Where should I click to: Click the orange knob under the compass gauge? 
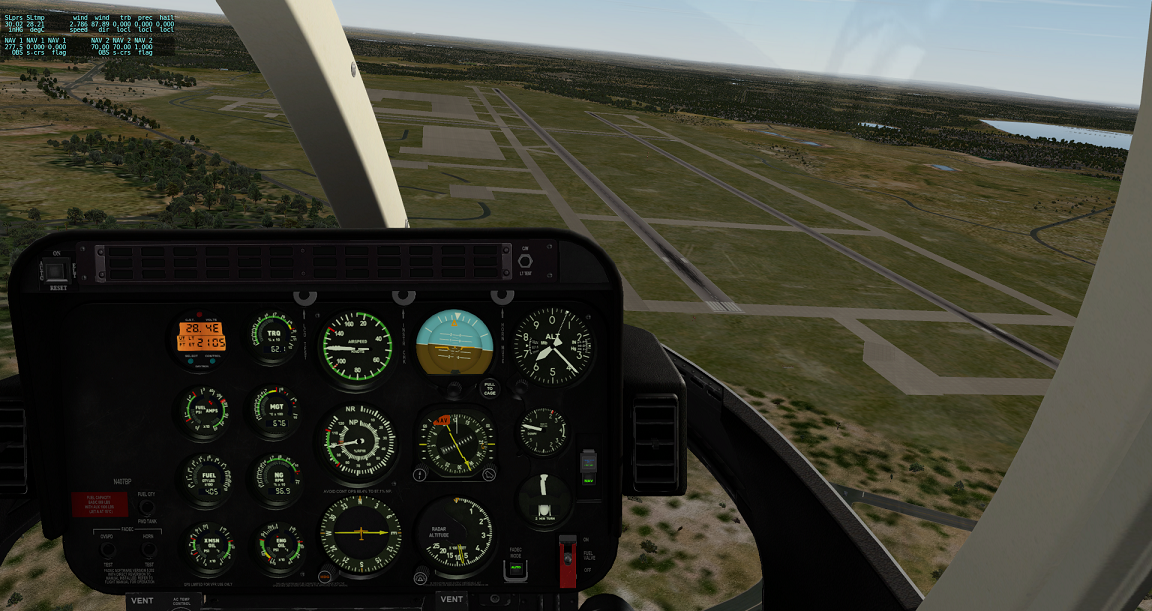(326, 577)
